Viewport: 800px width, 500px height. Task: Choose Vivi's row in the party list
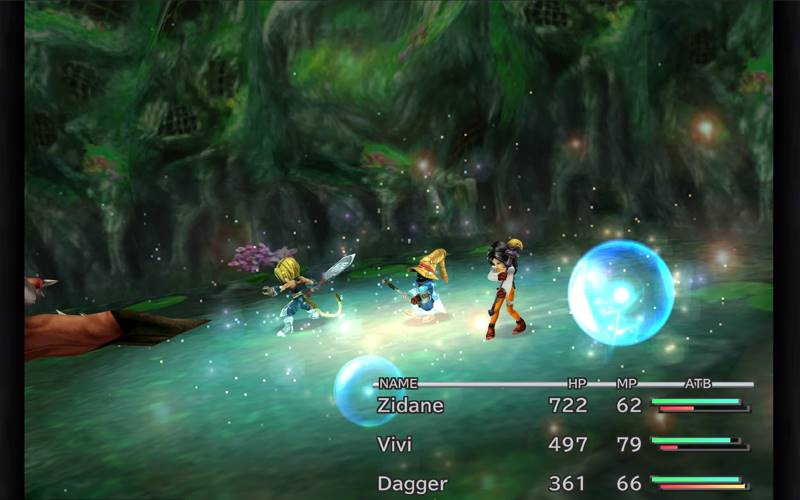(x=395, y=444)
